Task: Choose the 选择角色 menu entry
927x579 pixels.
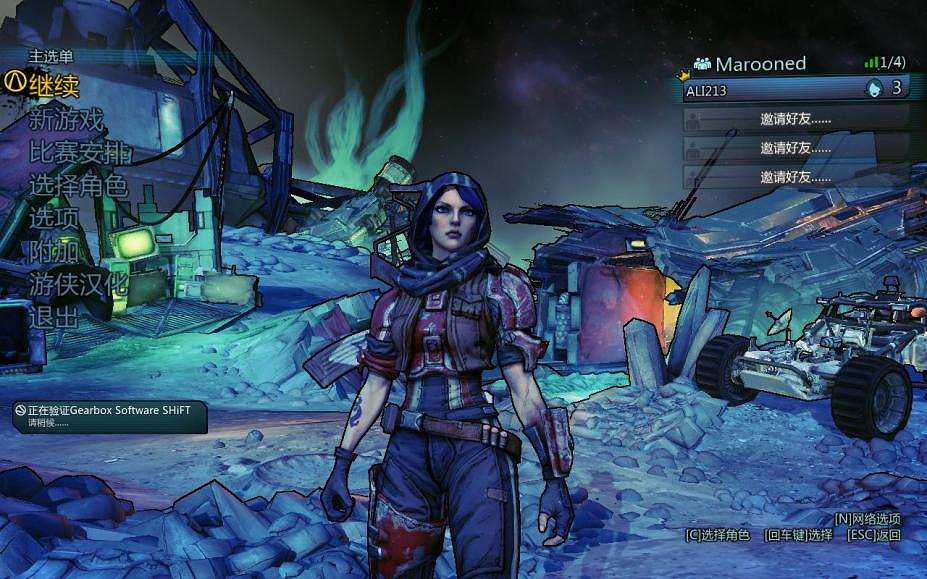Action: point(78,185)
